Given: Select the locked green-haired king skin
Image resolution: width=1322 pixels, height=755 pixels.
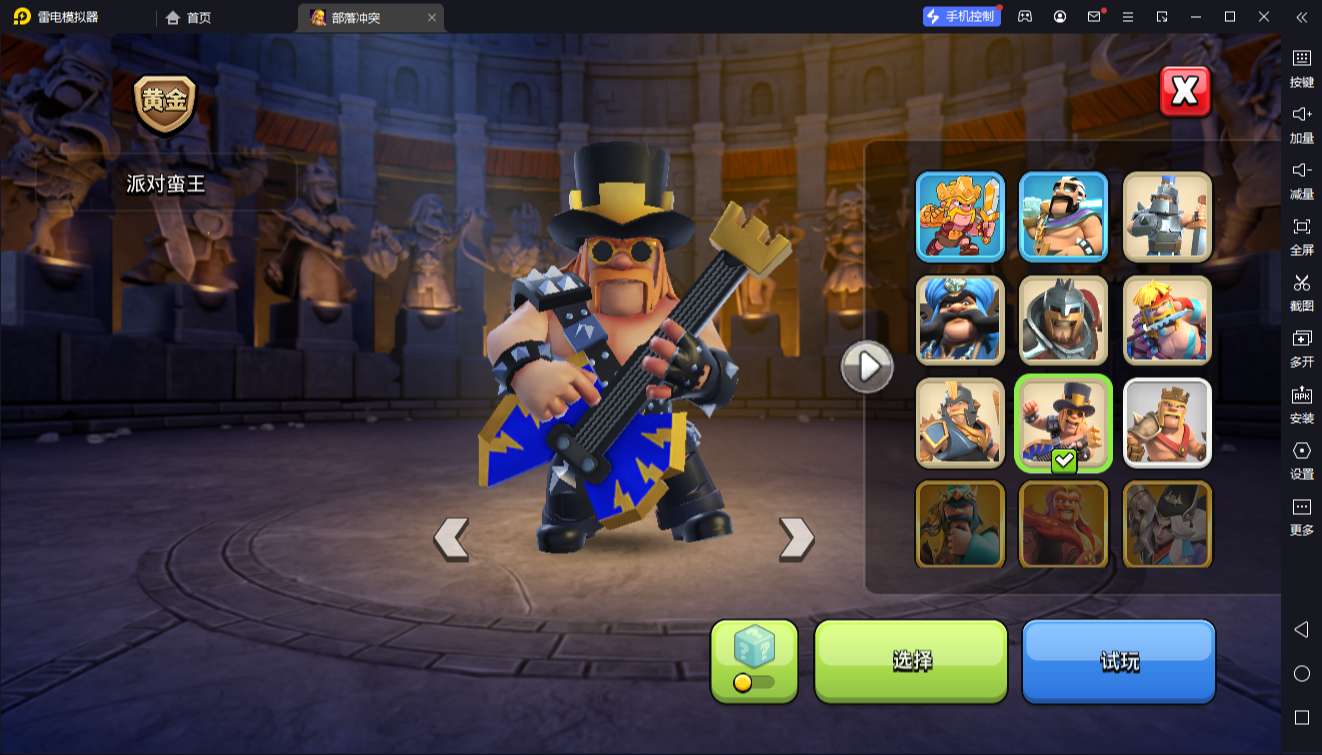Looking at the screenshot, I should [960, 525].
